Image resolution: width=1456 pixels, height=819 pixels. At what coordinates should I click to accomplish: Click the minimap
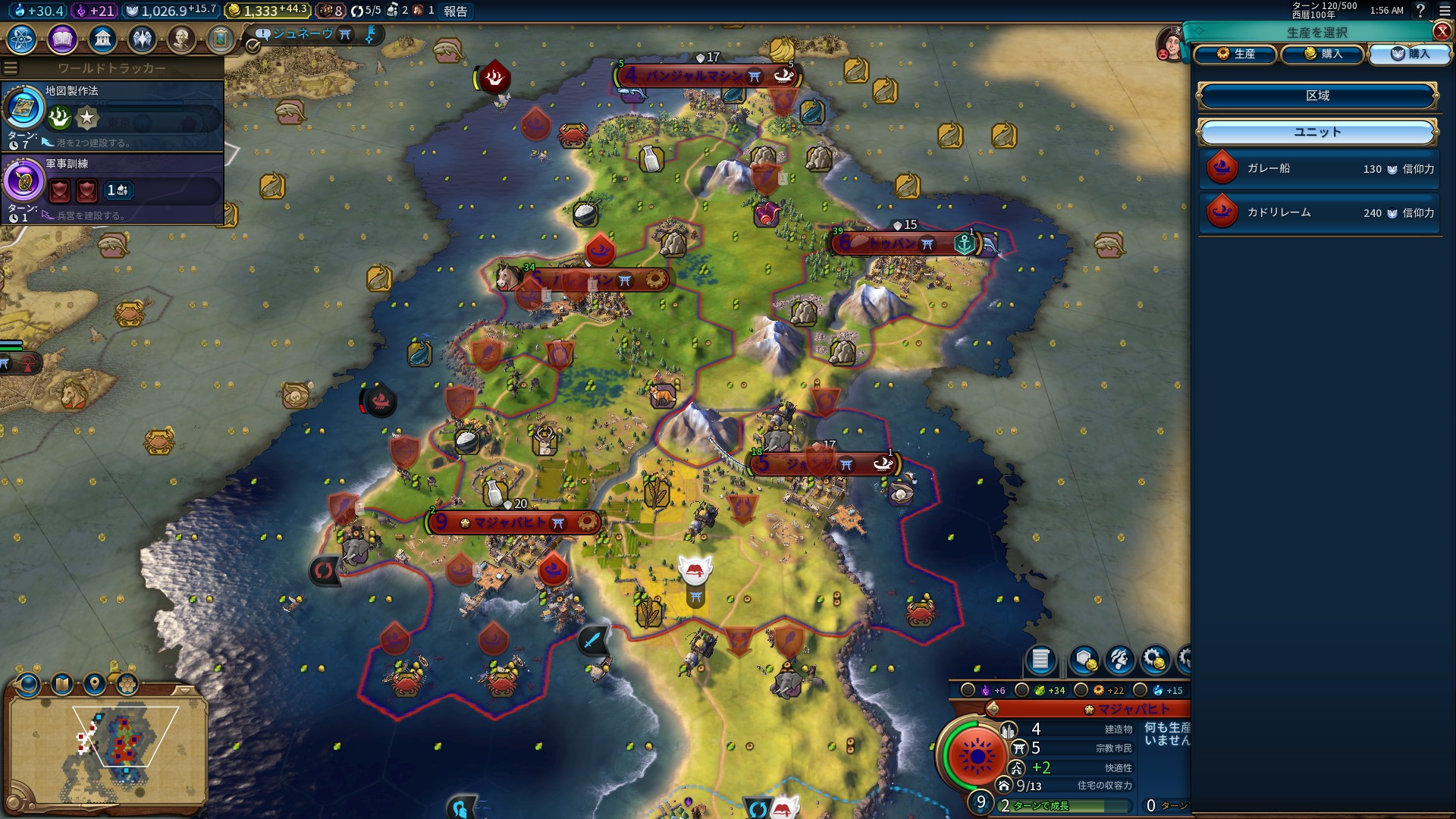108,747
